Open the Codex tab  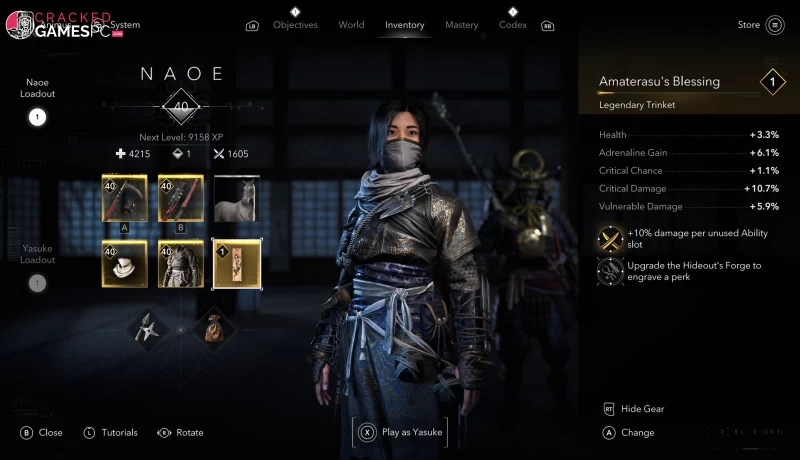[513, 25]
